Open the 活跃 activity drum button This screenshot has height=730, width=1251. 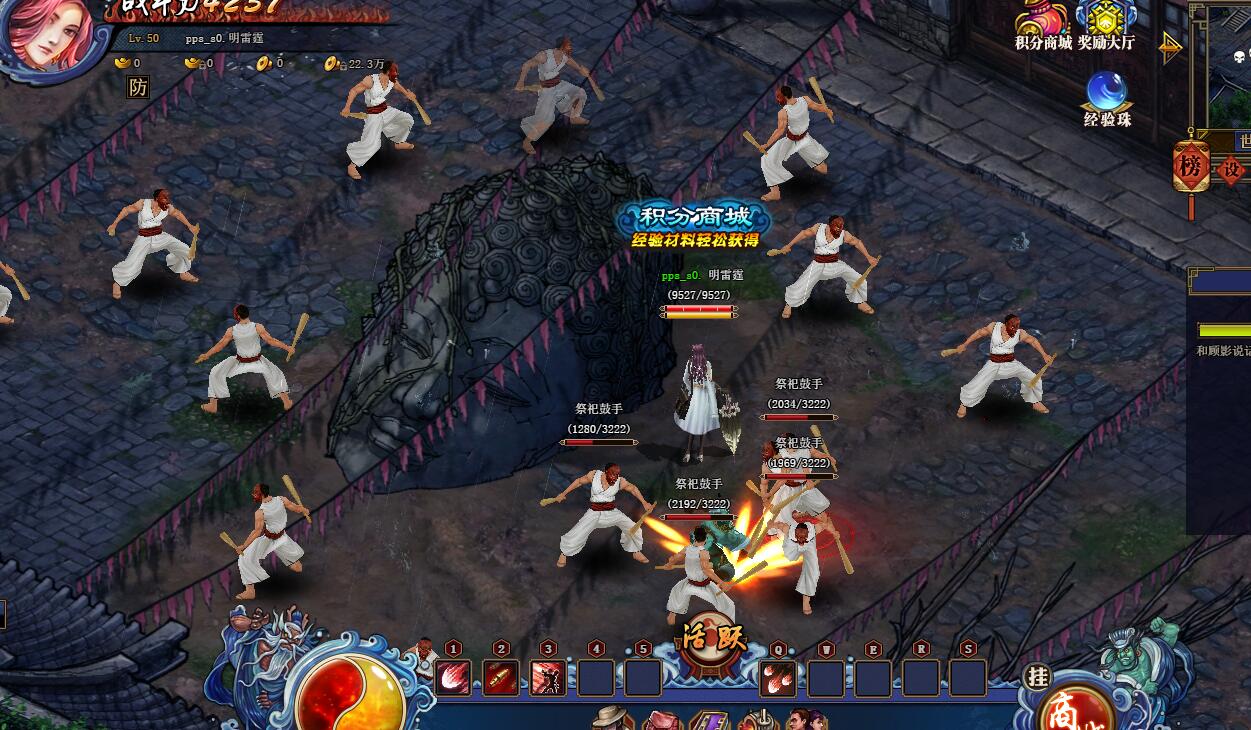[713, 634]
